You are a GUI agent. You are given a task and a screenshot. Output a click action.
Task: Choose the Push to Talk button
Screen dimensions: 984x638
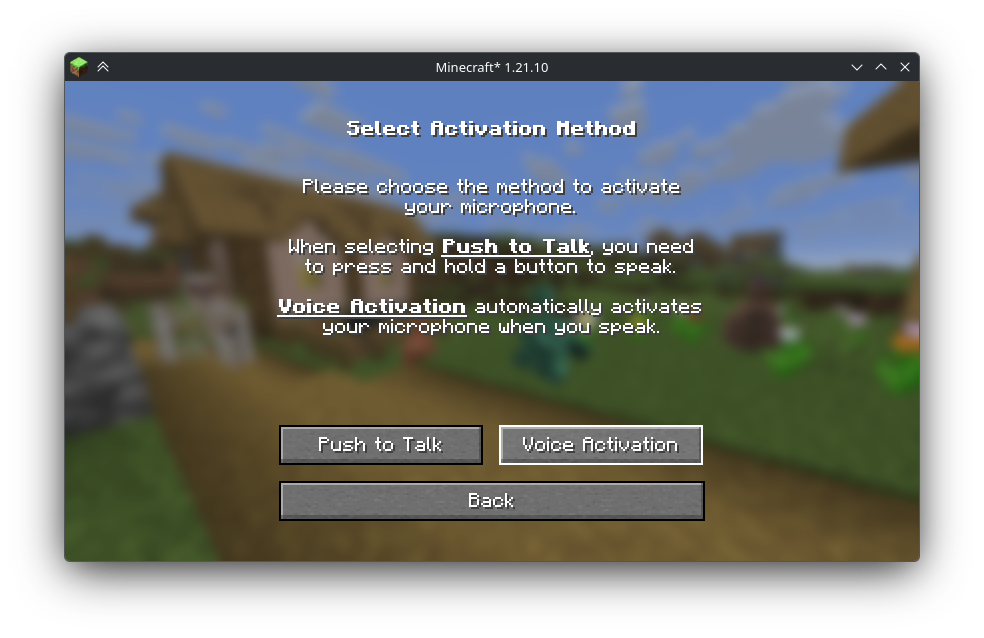pyautogui.click(x=380, y=445)
